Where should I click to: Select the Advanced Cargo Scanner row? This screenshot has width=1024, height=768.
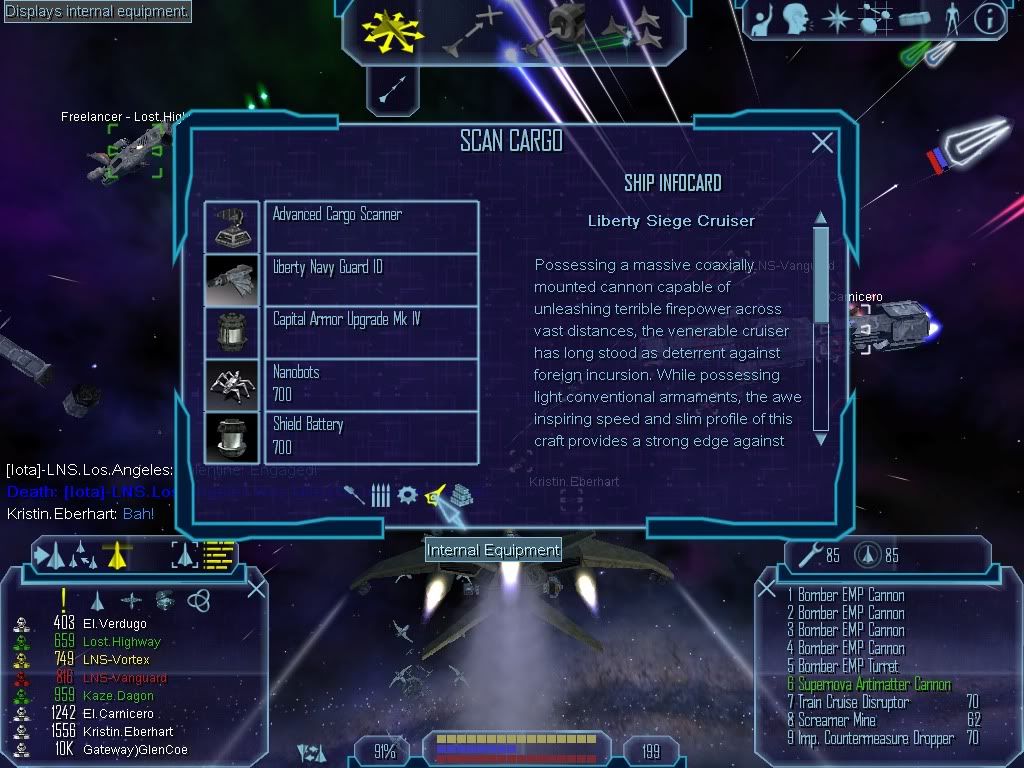coord(371,226)
